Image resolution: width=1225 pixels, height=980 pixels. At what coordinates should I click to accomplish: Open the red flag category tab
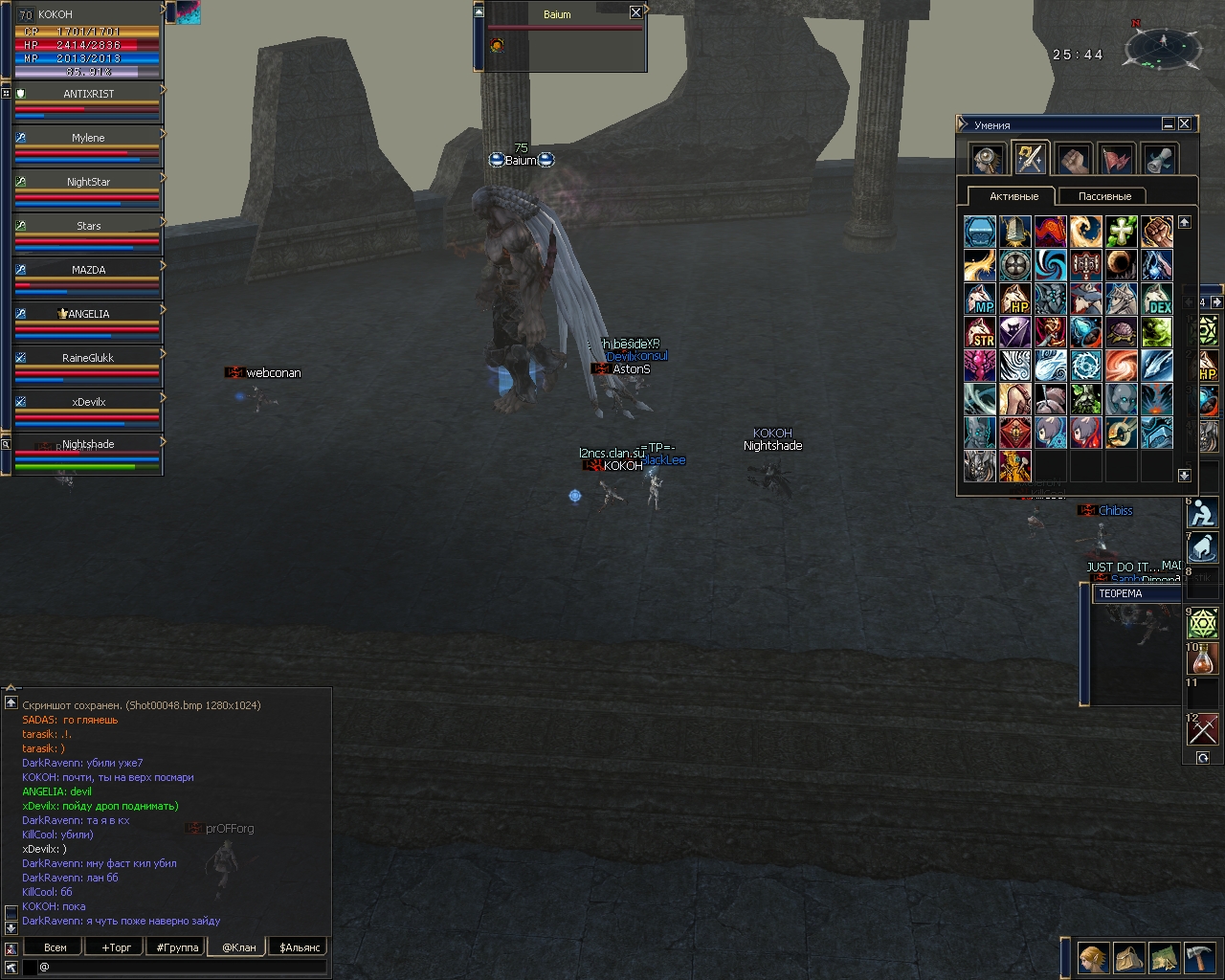click(x=1117, y=159)
